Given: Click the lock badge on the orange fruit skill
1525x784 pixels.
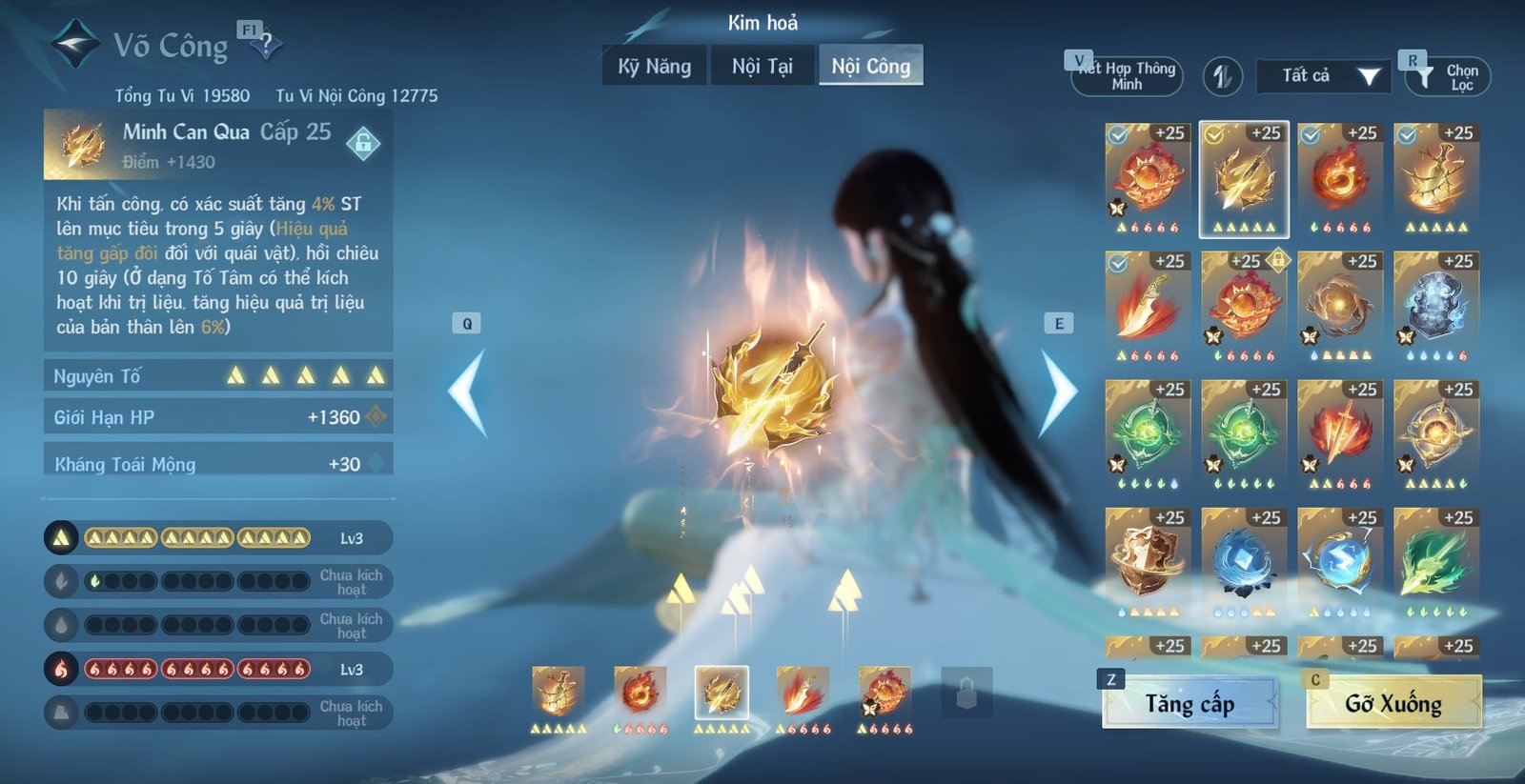Looking at the screenshot, I should click(x=1281, y=260).
